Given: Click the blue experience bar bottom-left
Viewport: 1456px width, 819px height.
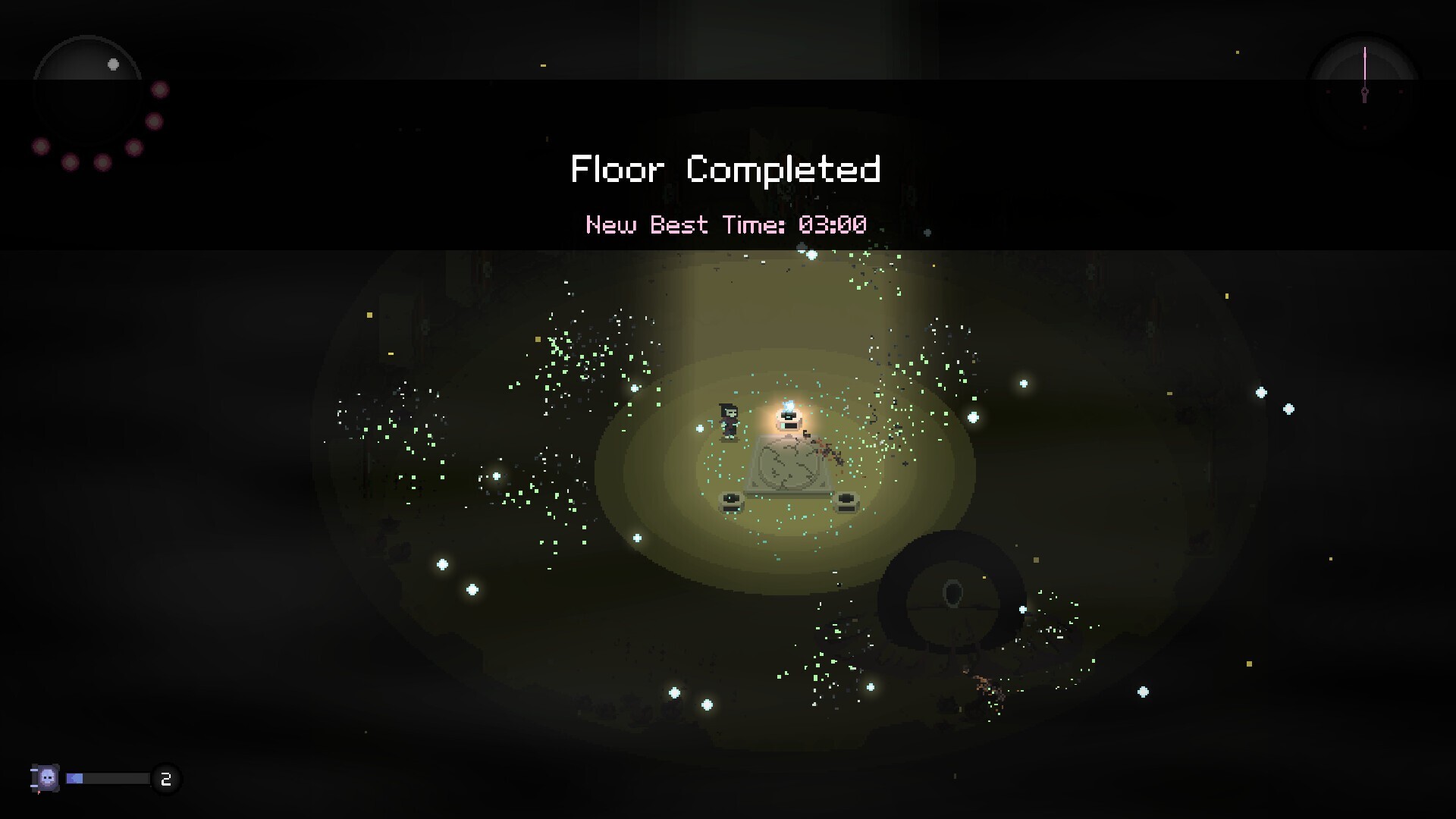Looking at the screenshot, I should point(74,778).
